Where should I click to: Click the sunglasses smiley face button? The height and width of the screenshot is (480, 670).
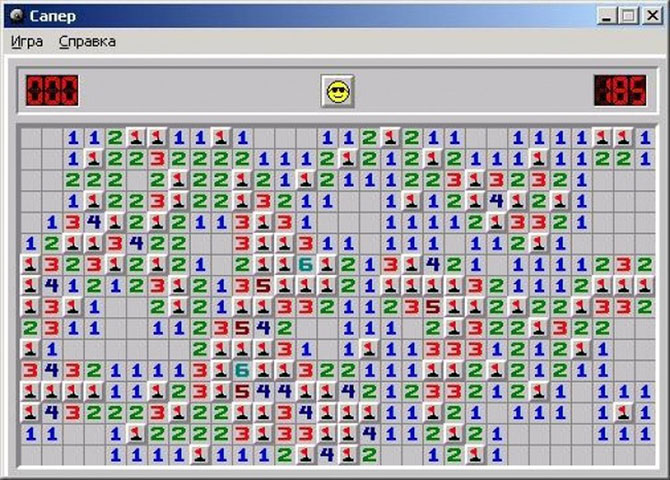[338, 91]
